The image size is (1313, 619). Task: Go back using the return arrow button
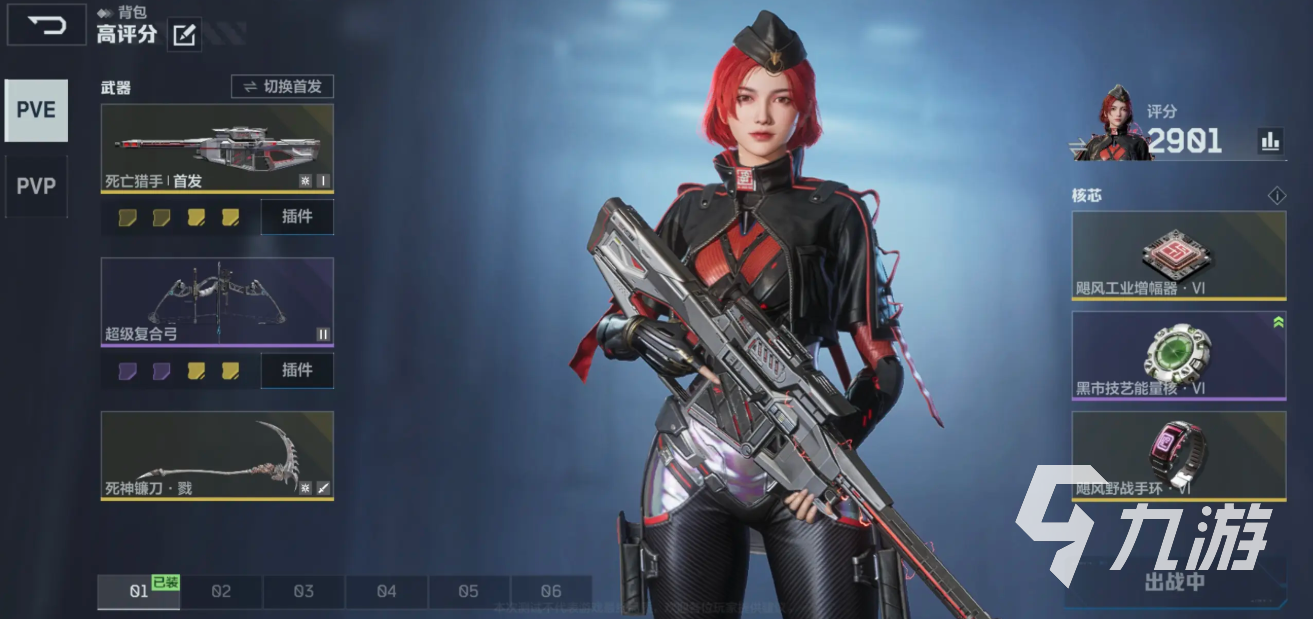[46, 25]
